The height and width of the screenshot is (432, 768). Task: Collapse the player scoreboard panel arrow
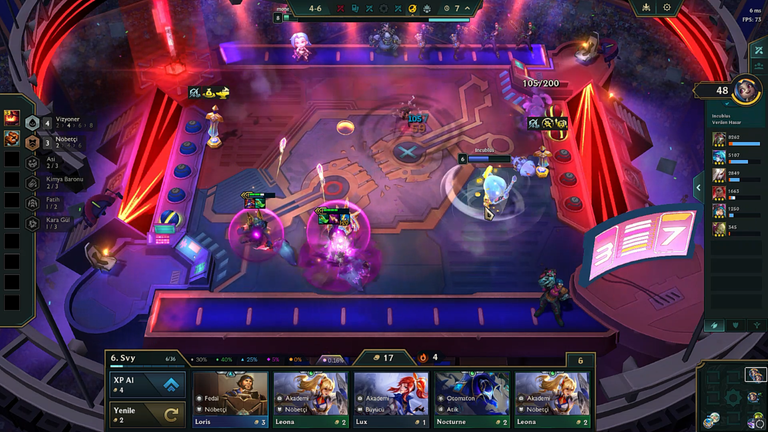[x=697, y=187]
